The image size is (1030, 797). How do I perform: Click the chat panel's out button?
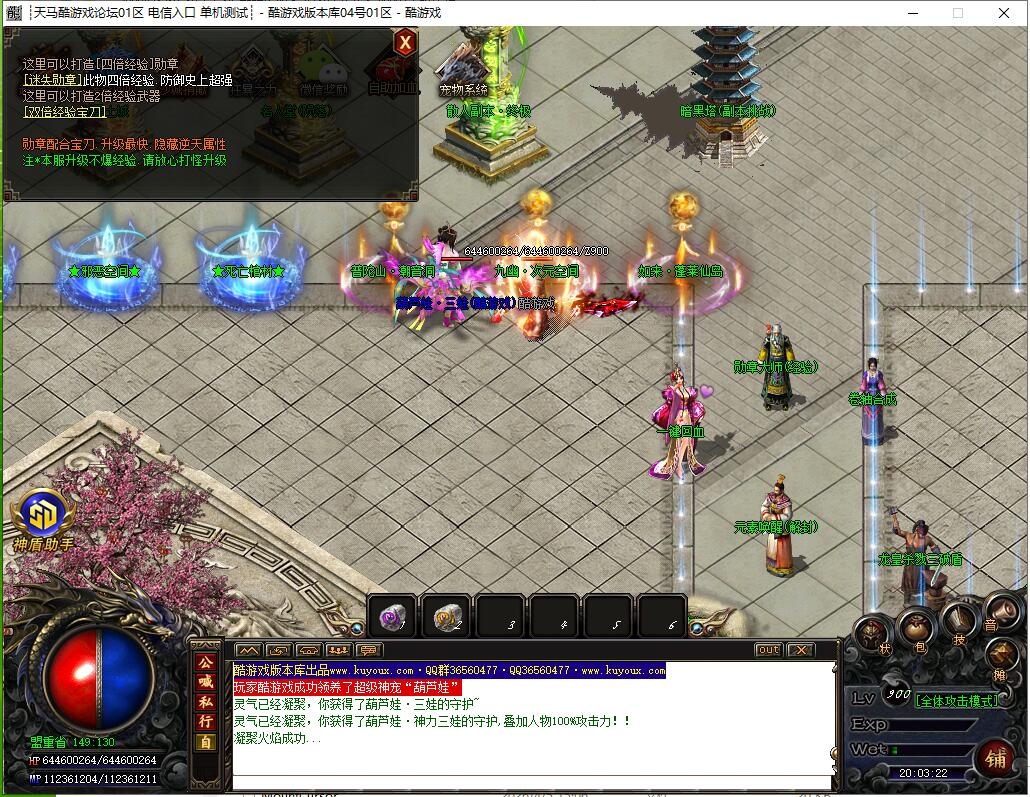pos(768,650)
